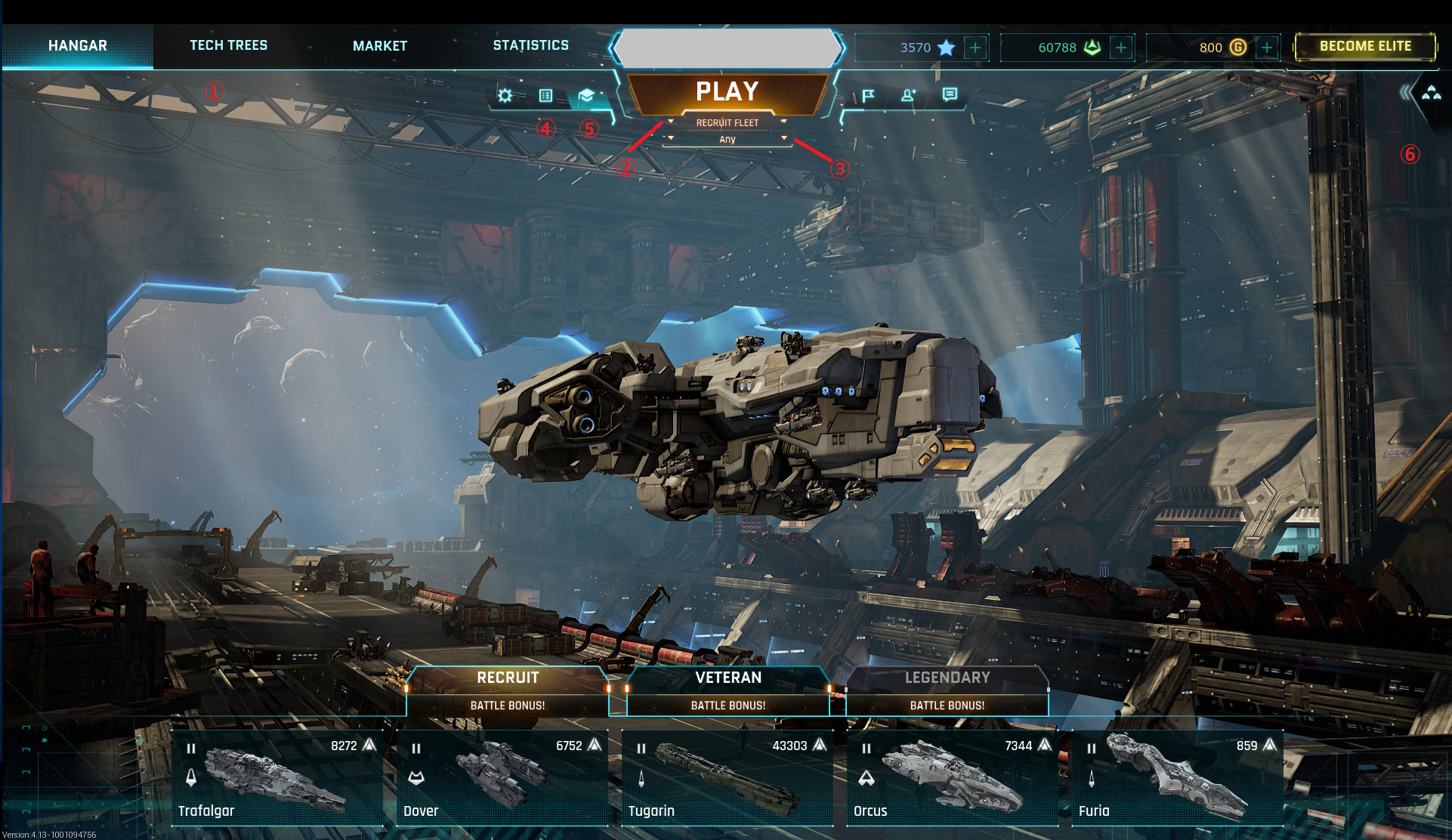View the Statistics tab

530,45
